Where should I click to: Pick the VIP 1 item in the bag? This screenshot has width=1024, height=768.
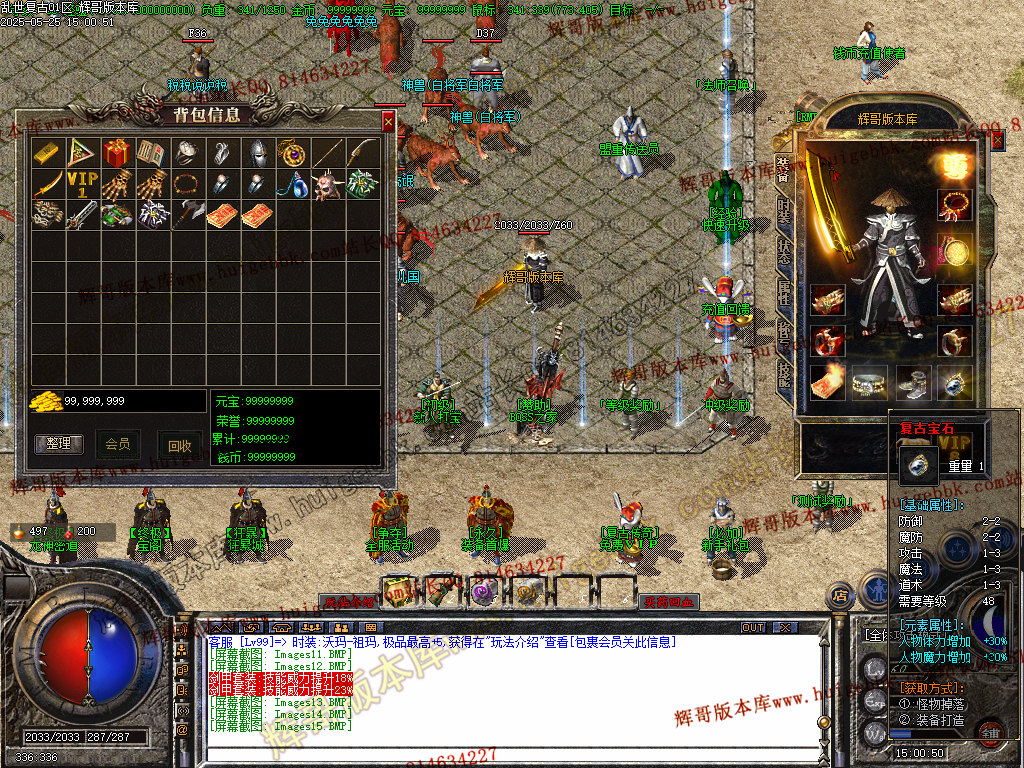click(82, 184)
